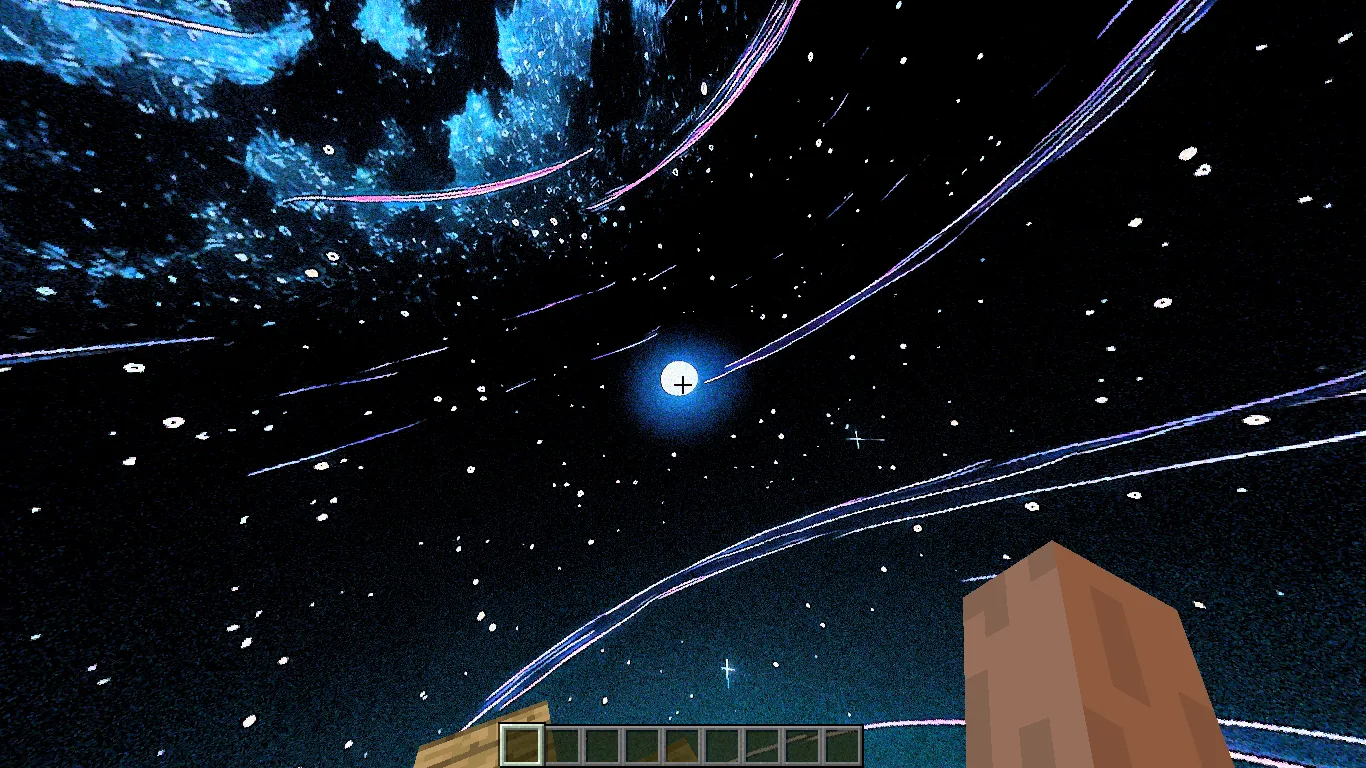Click the fourth hotbar slot
Image resolution: width=1366 pixels, height=768 pixels.
pos(642,745)
